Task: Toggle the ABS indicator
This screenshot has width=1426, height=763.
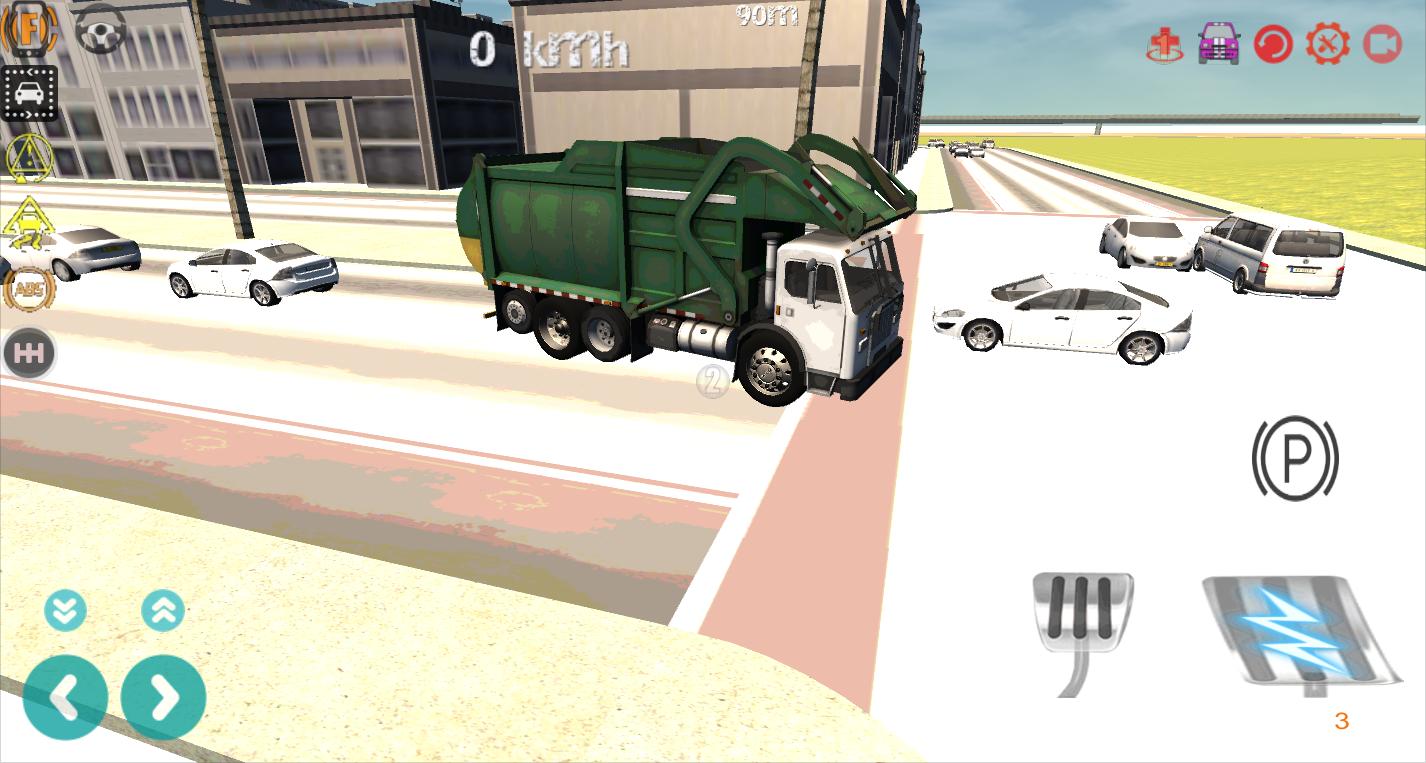Action: point(30,290)
